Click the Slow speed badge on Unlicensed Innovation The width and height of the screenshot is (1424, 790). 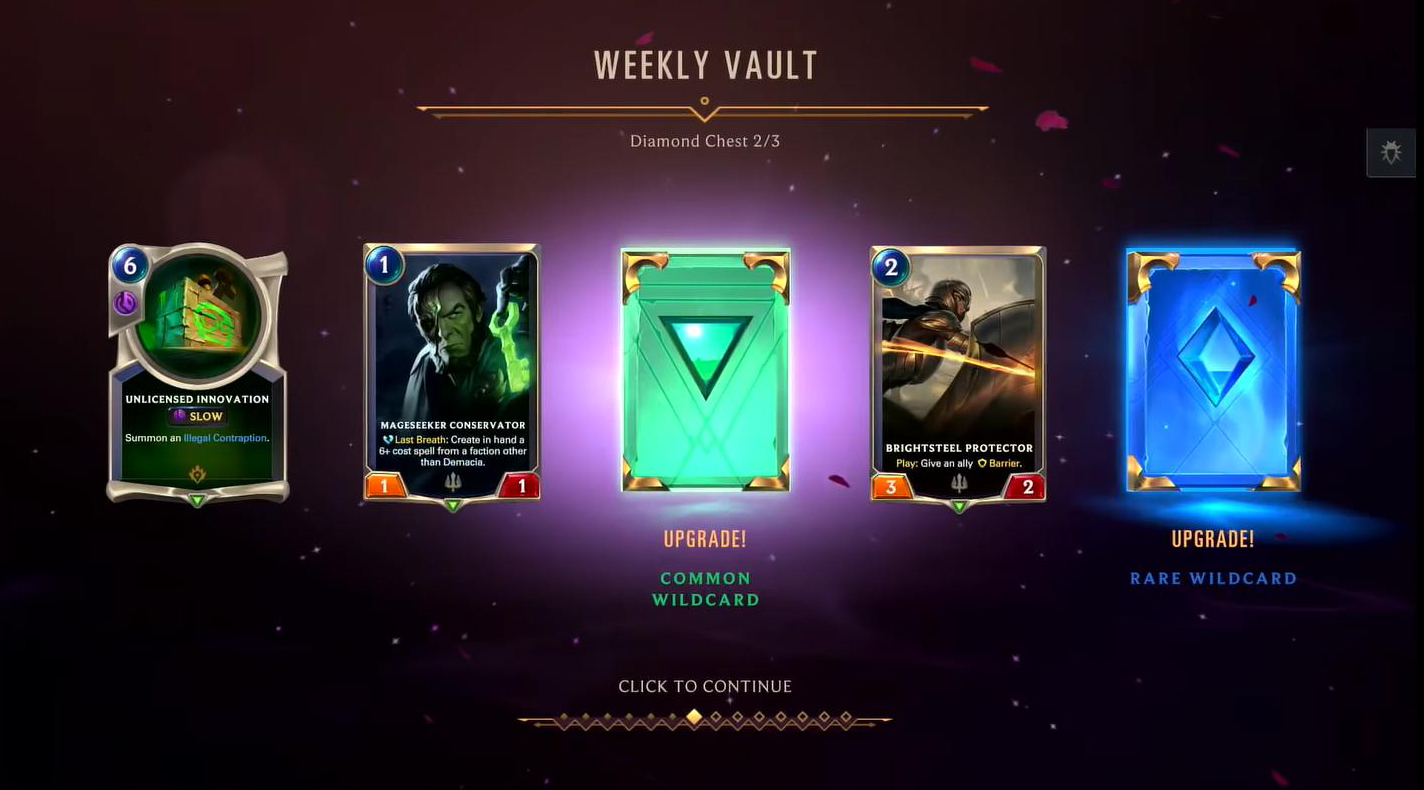coord(197,416)
